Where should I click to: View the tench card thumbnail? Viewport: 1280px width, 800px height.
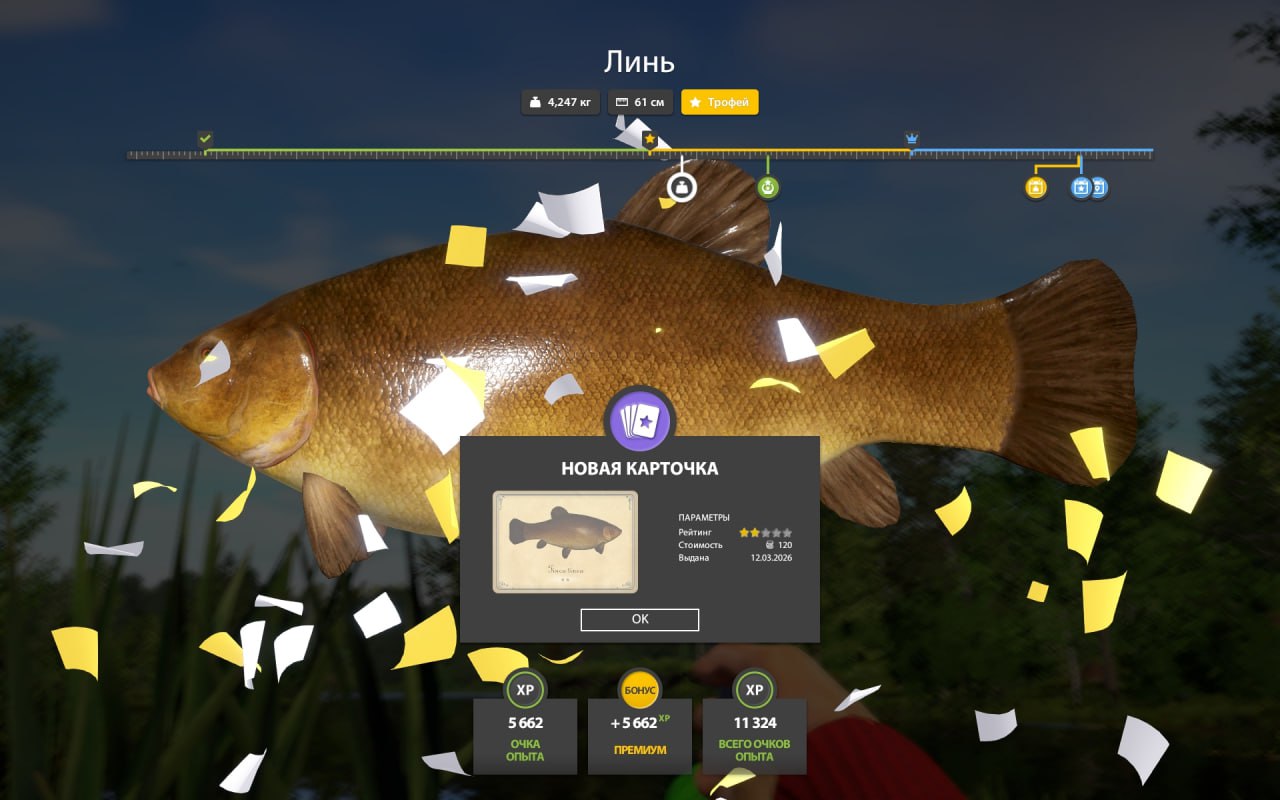[x=565, y=542]
